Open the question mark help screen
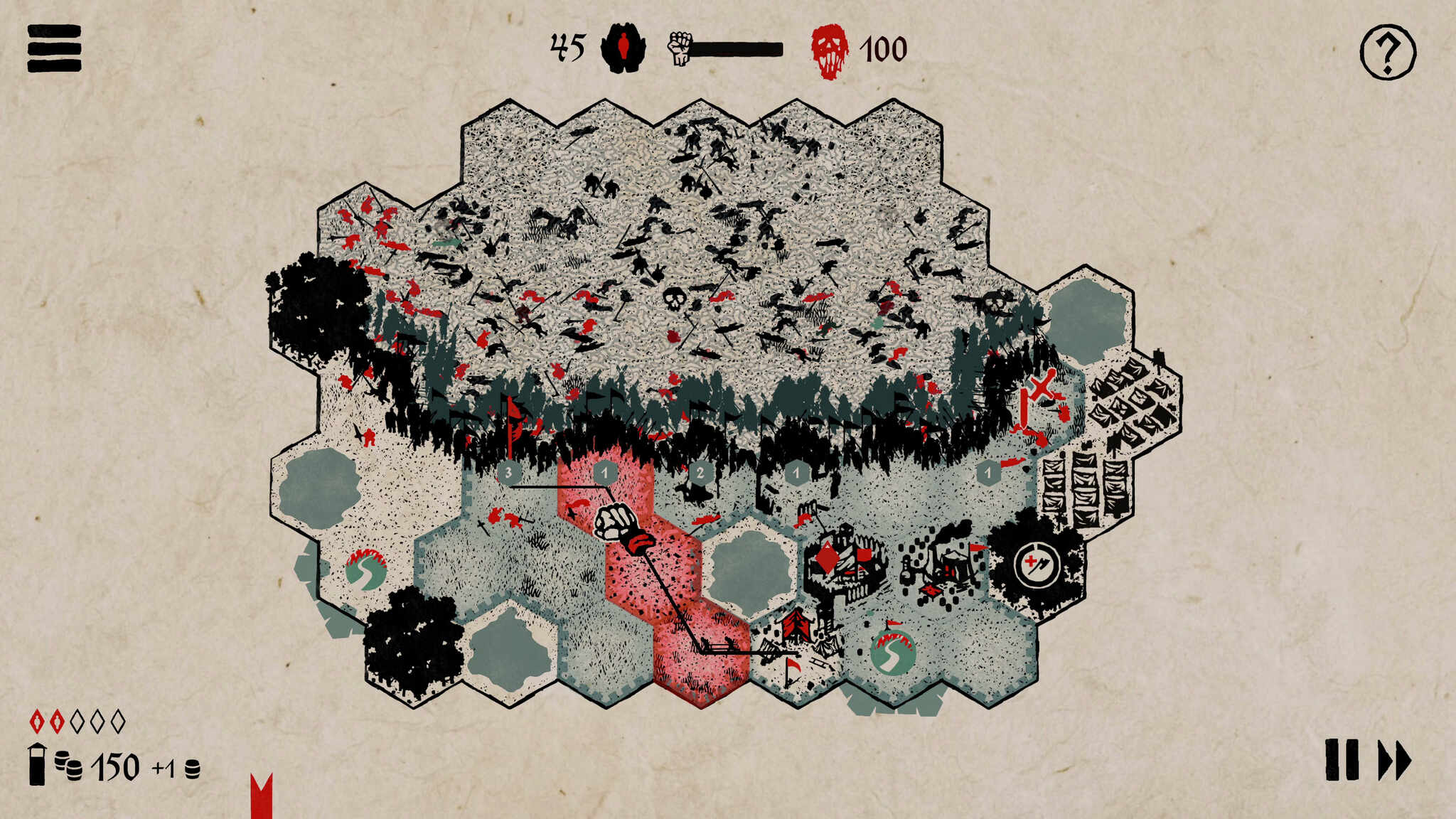Viewport: 1456px width, 819px height. click(1387, 52)
